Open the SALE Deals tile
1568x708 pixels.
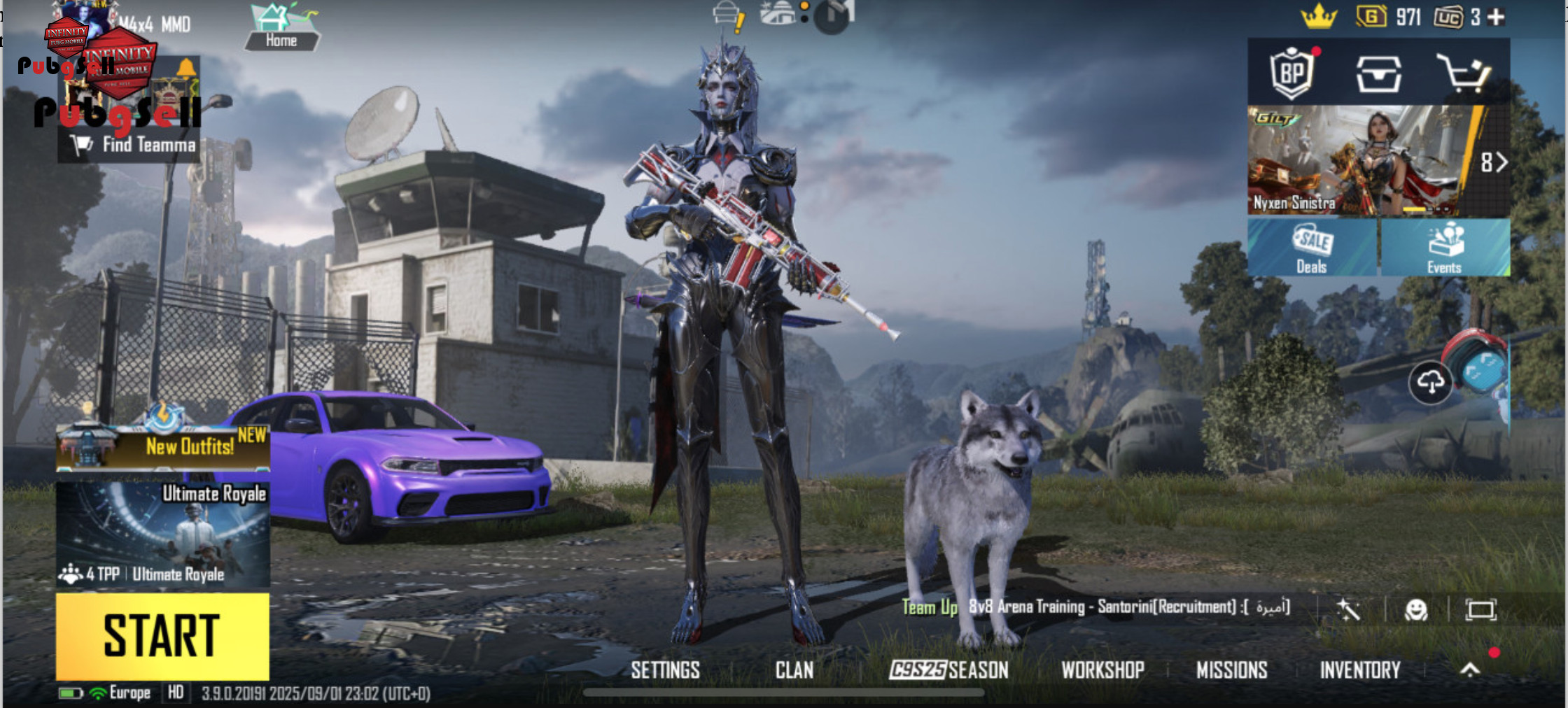(1312, 248)
